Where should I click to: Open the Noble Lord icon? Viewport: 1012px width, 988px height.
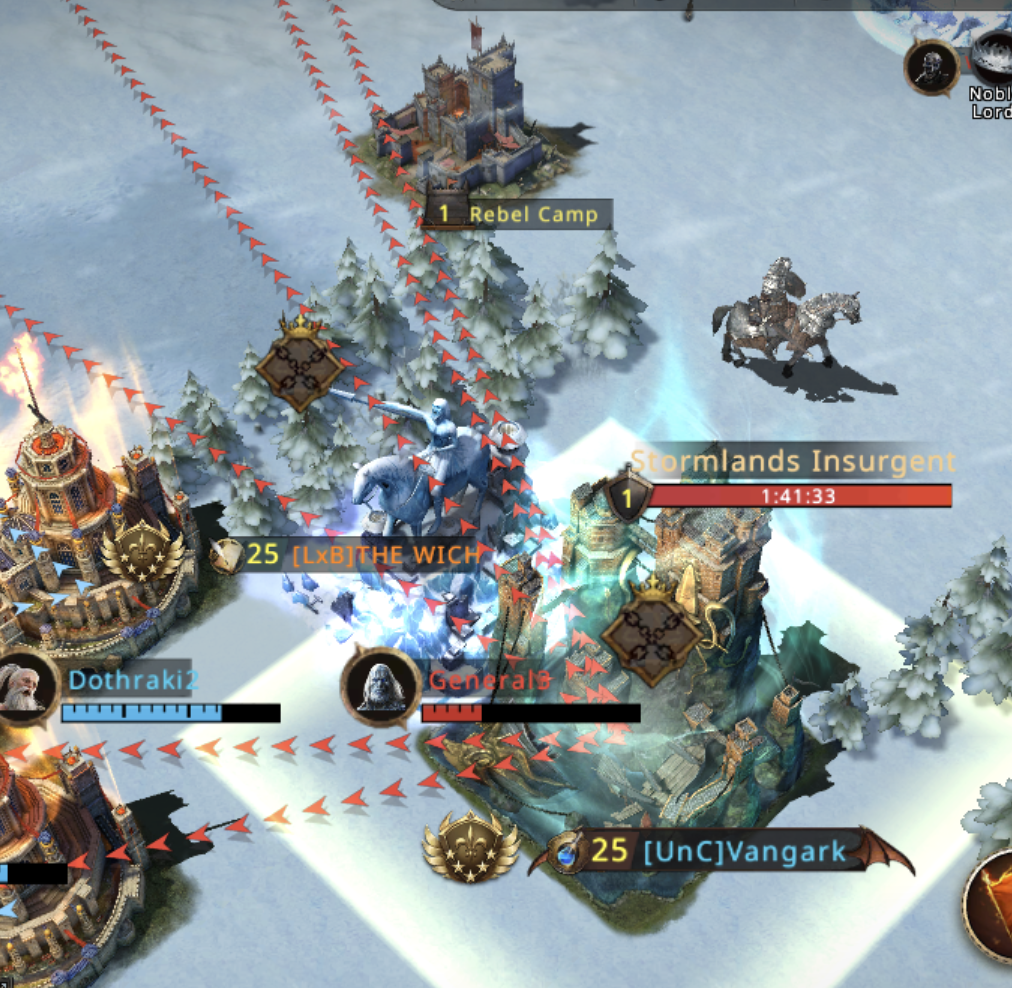992,63
